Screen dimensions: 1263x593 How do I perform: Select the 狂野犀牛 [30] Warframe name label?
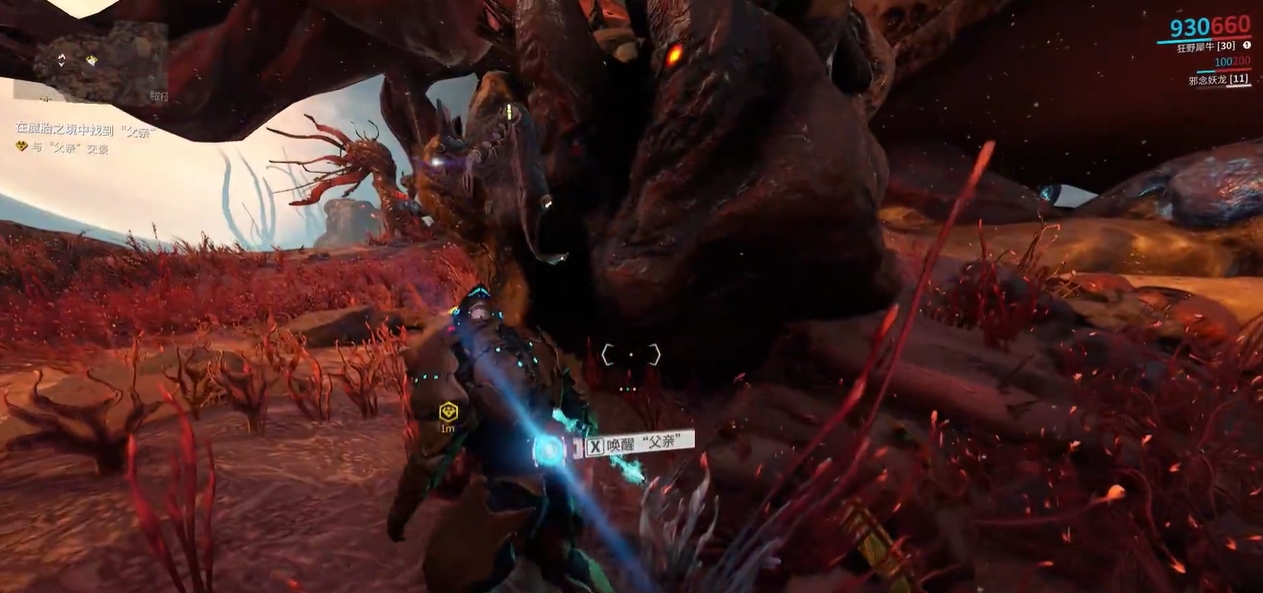point(1204,46)
